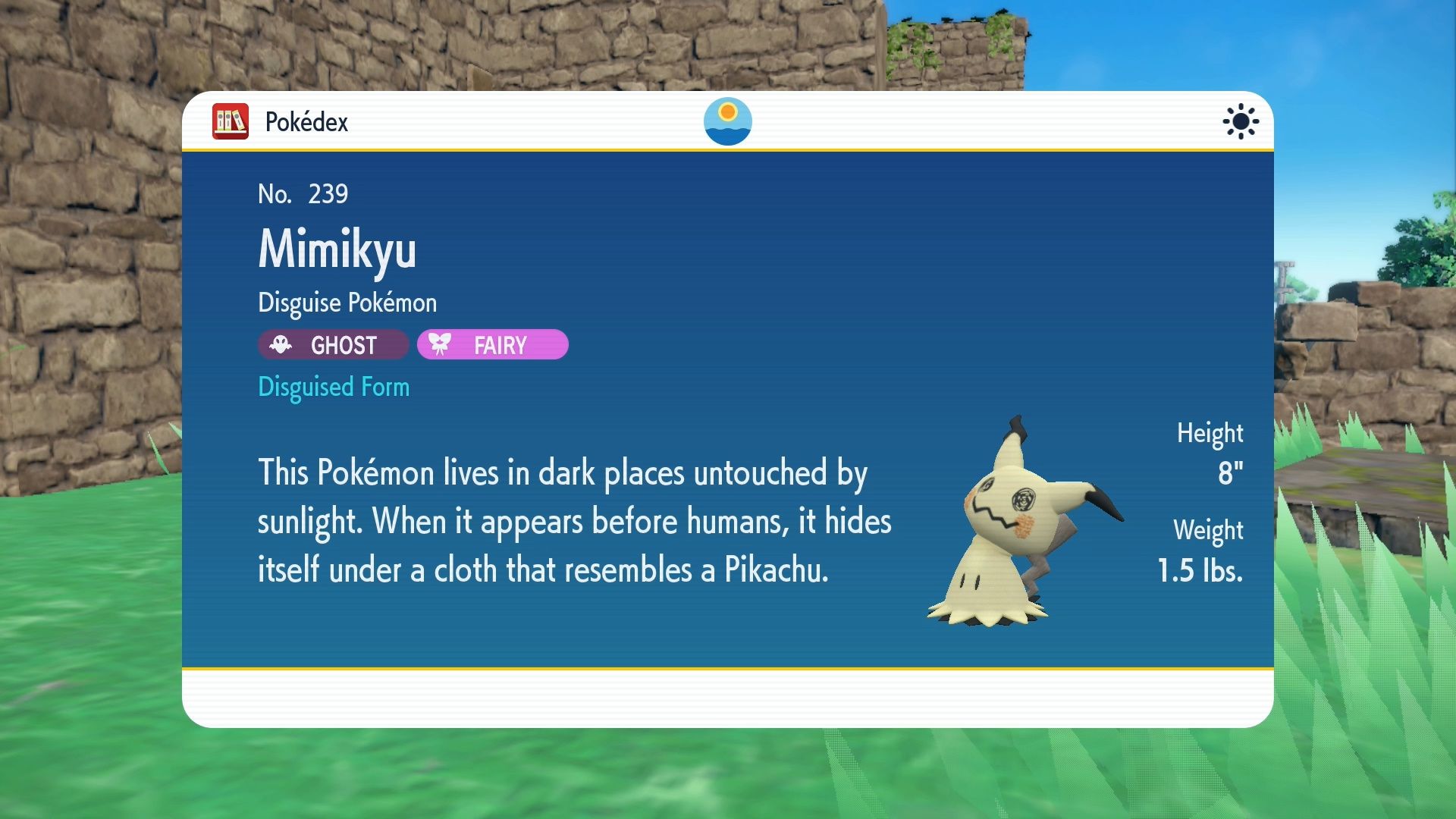This screenshot has width=1456, height=819.
Task: Expand the entry for No. 239
Action: (x=303, y=194)
